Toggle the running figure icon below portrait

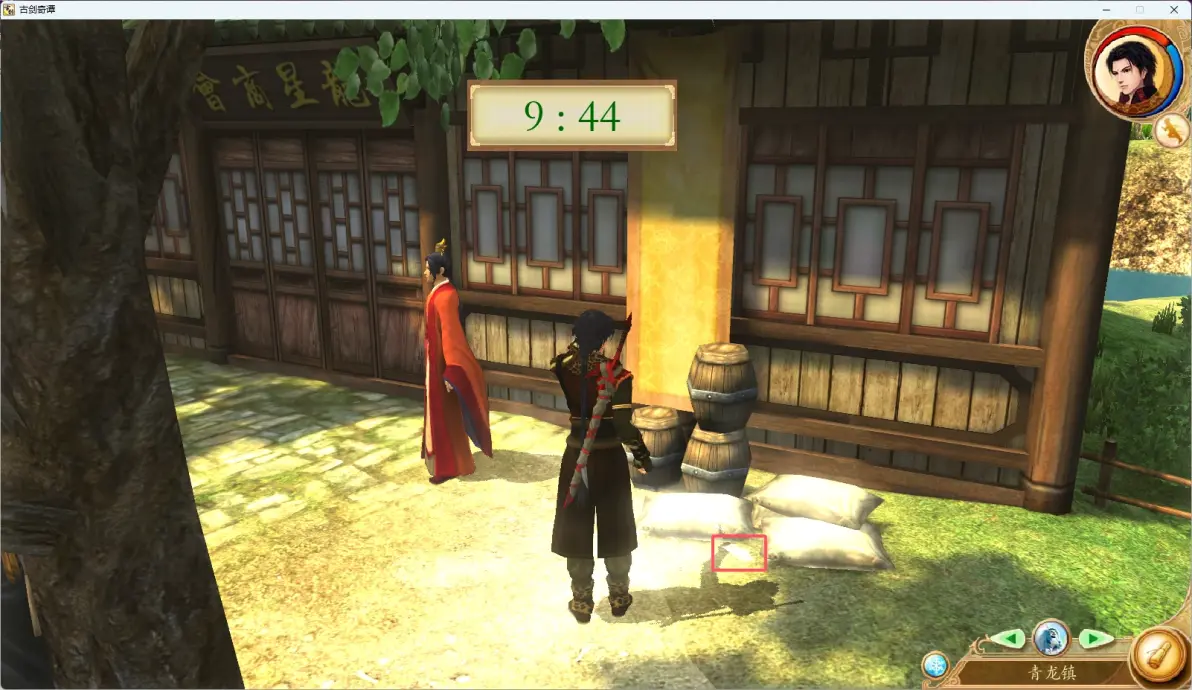1171,130
